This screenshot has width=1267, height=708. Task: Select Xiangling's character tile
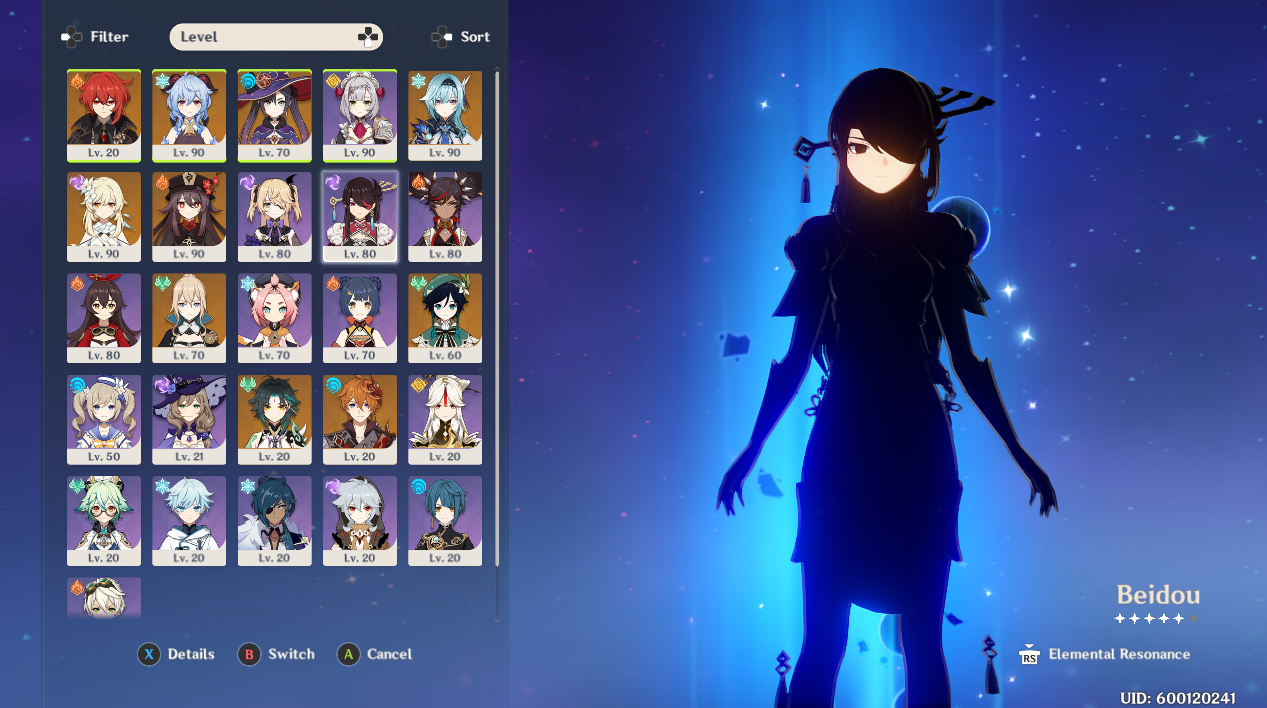coord(360,318)
